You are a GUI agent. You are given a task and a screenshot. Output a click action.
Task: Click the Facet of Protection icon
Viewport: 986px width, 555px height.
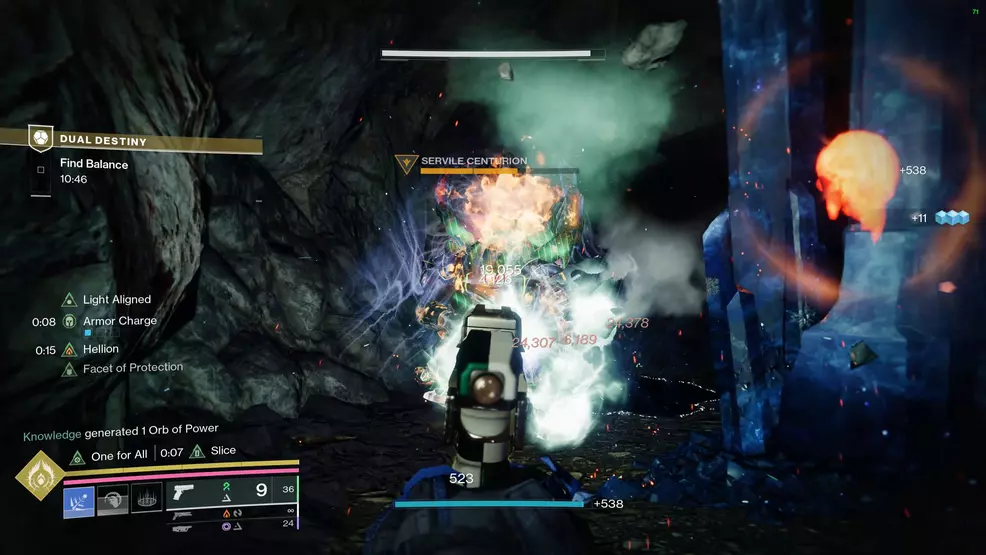[x=69, y=368]
